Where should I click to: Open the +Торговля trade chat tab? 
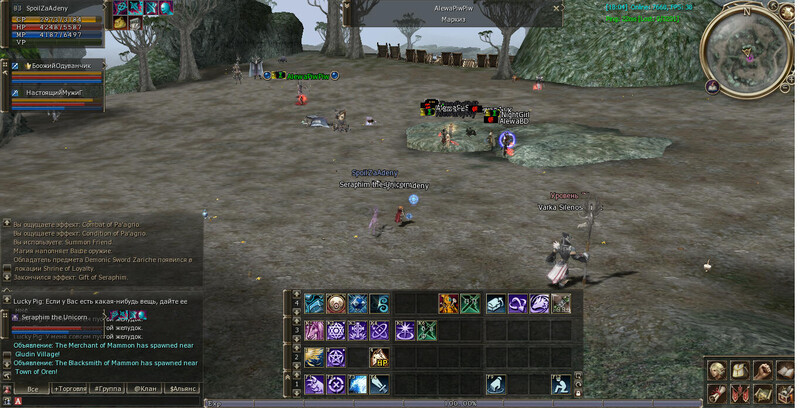tap(70, 387)
